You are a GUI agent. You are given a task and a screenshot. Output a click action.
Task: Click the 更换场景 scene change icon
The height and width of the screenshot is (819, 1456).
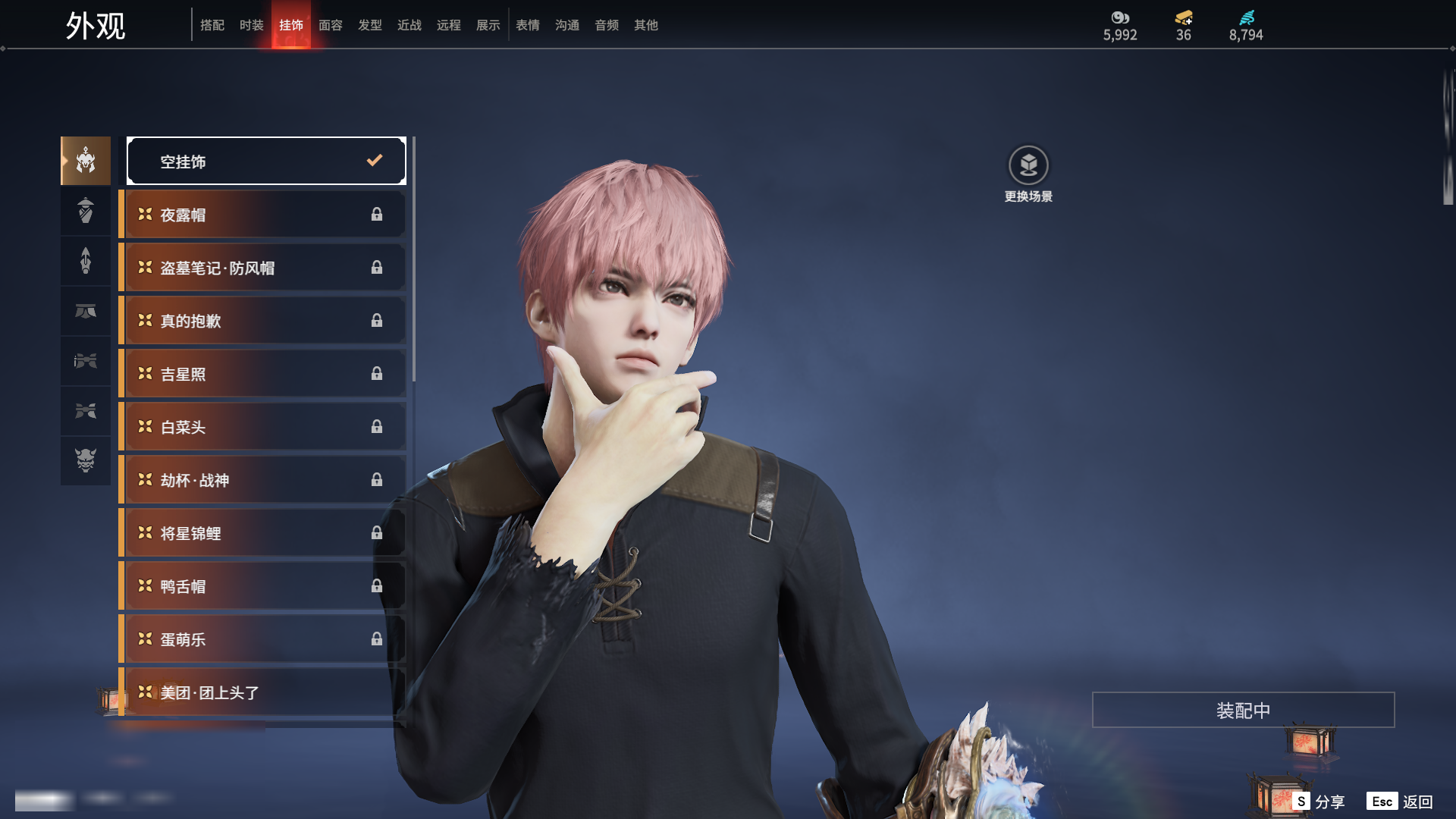pos(1028,166)
